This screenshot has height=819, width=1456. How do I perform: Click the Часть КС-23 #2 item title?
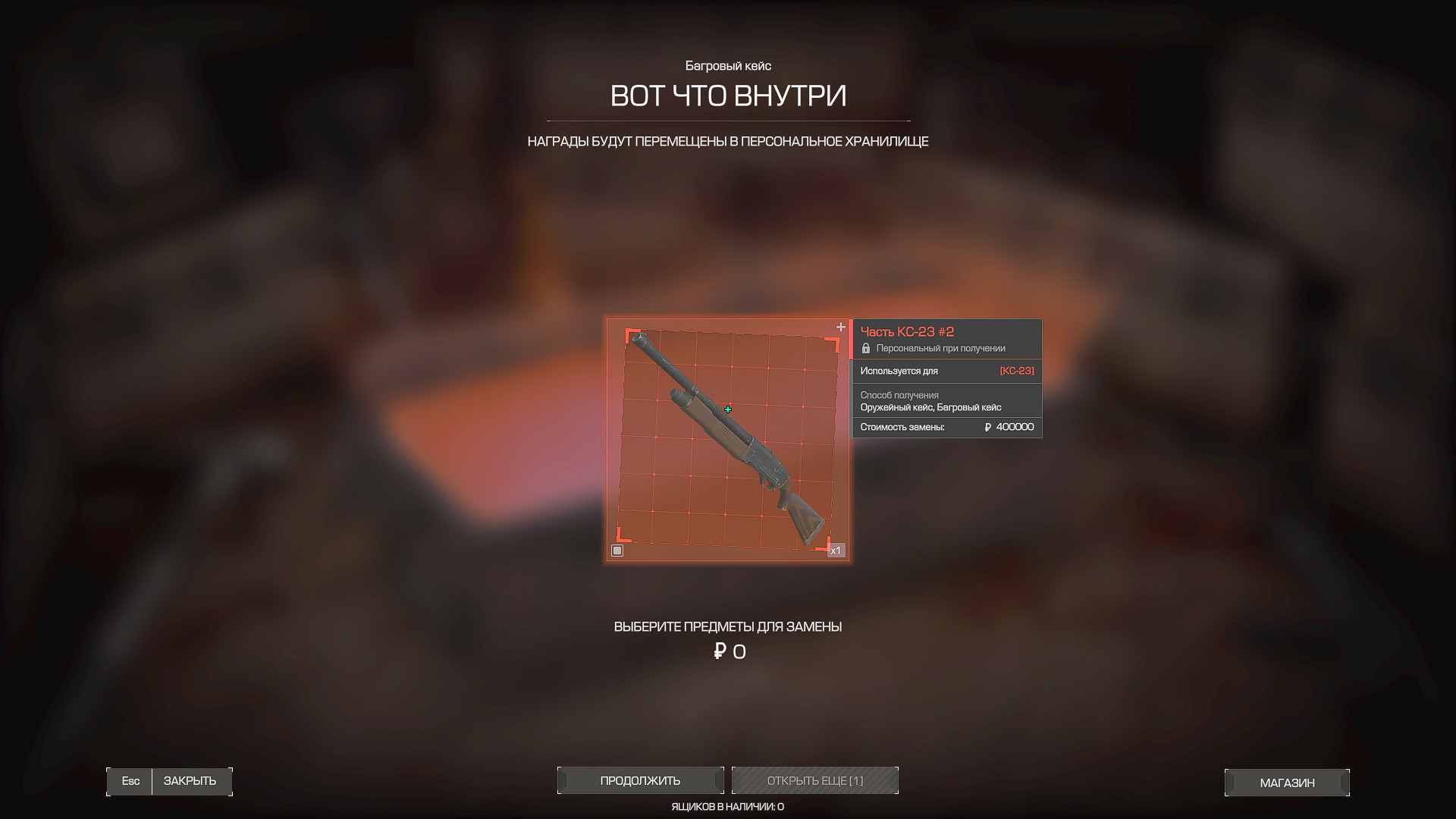[907, 331]
